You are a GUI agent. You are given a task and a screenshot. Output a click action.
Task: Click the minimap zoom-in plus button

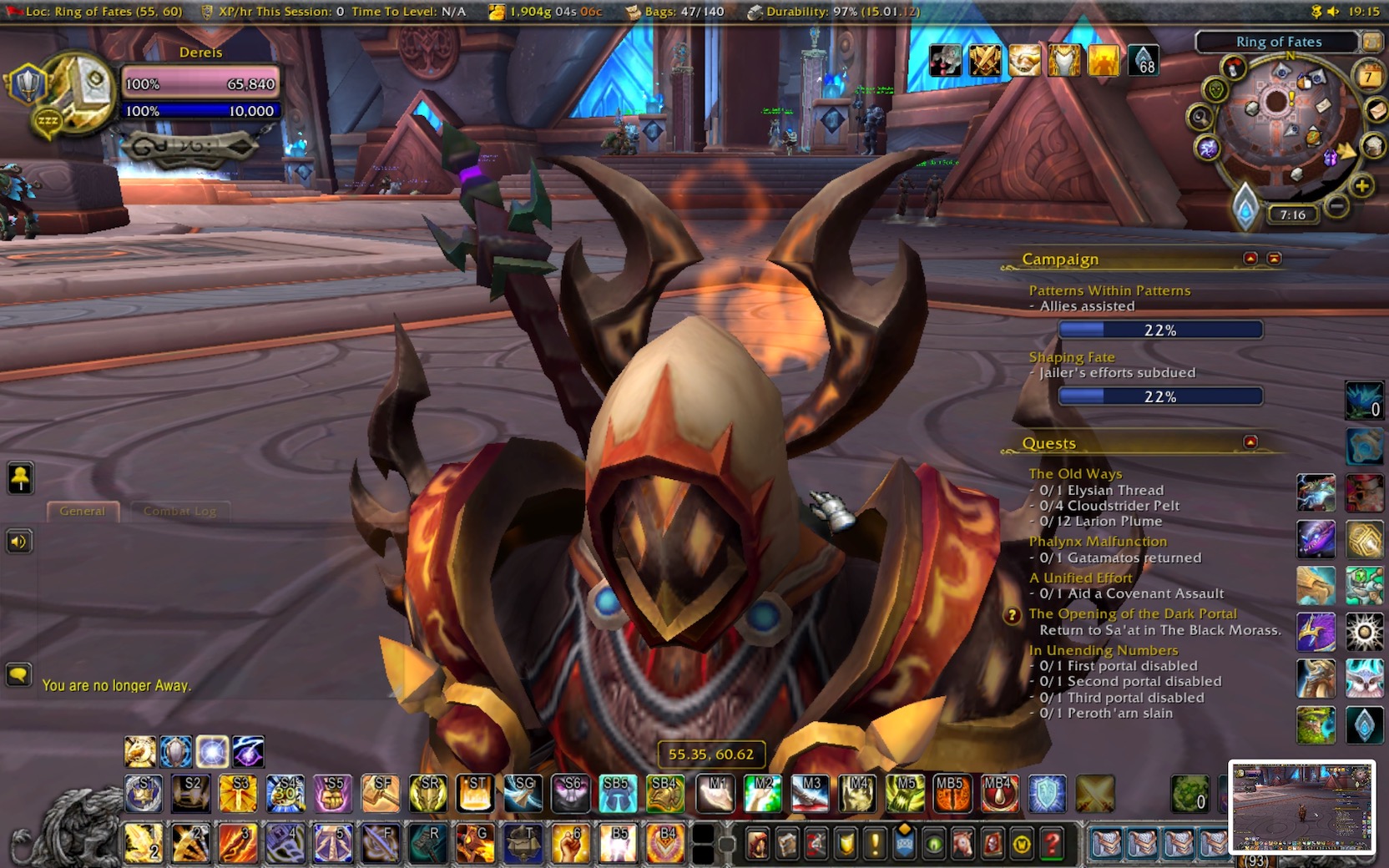[1361, 185]
